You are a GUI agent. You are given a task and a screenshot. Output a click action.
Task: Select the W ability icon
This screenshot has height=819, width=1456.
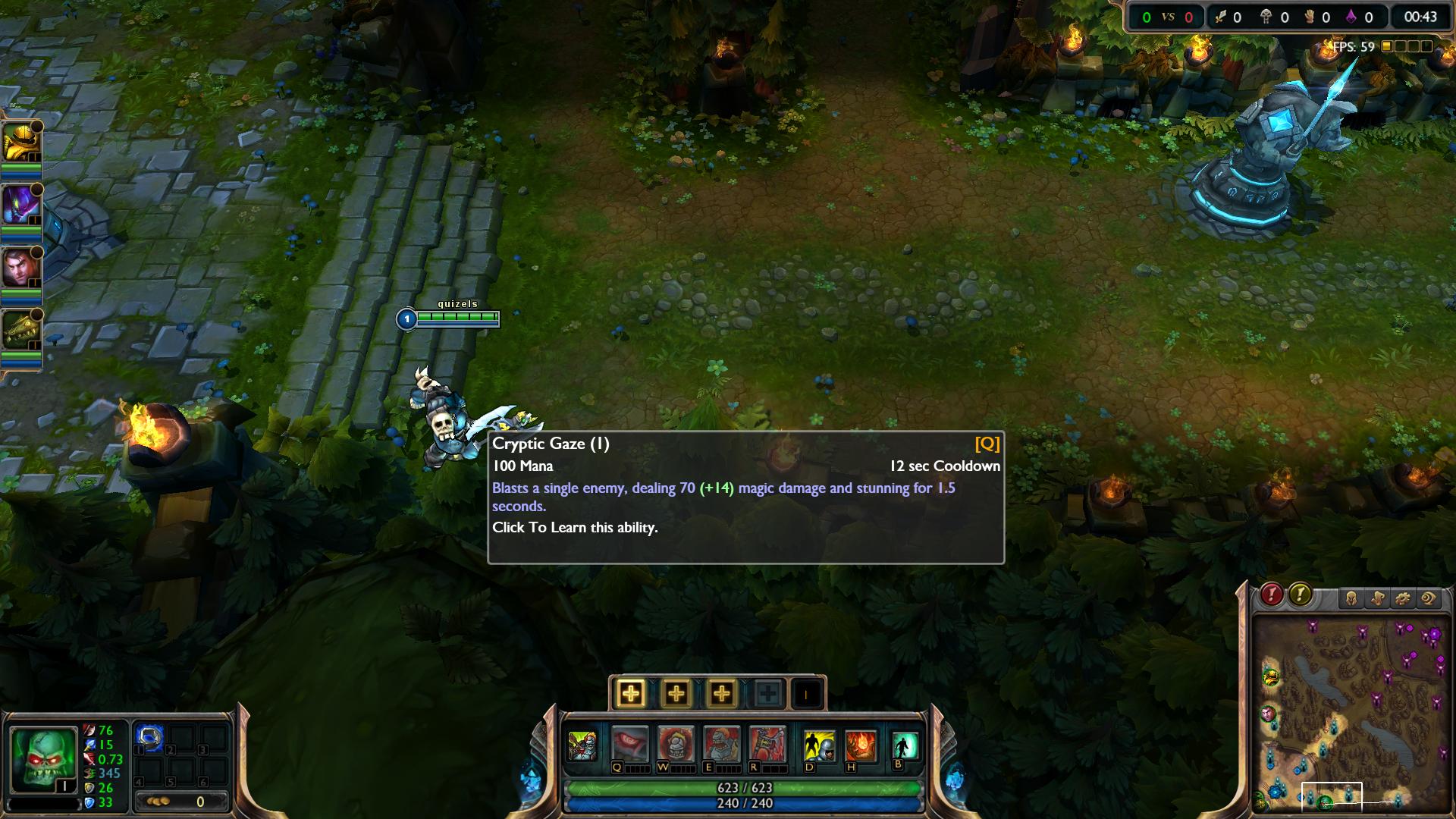pyautogui.click(x=676, y=744)
